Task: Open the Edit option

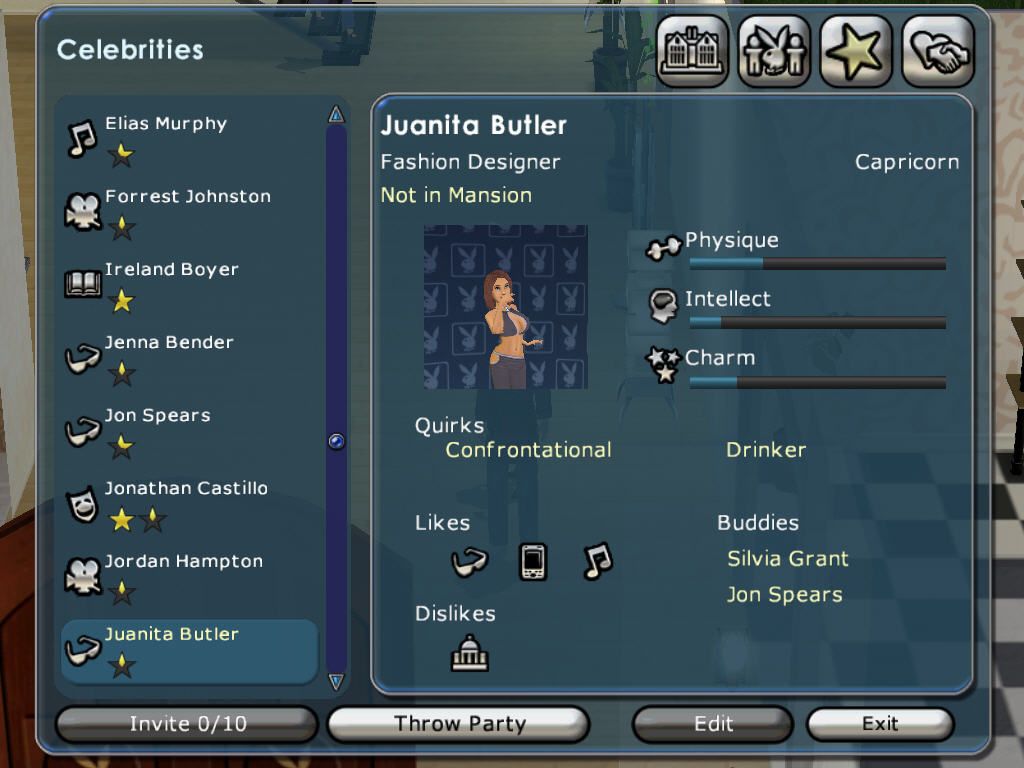Action: pyautogui.click(x=713, y=724)
